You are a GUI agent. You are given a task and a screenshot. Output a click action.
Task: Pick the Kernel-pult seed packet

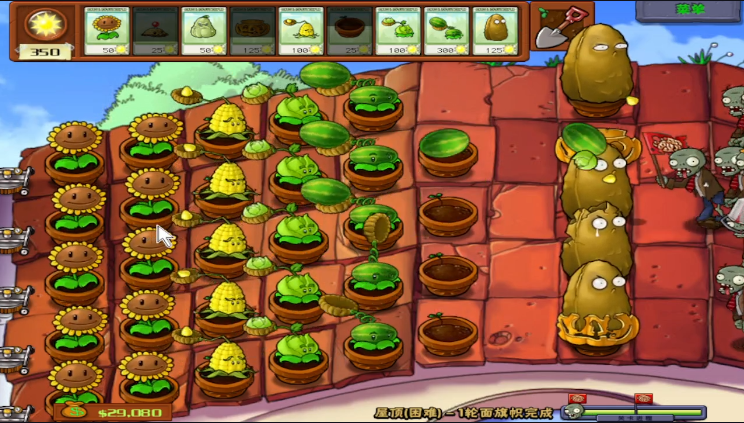[302, 31]
